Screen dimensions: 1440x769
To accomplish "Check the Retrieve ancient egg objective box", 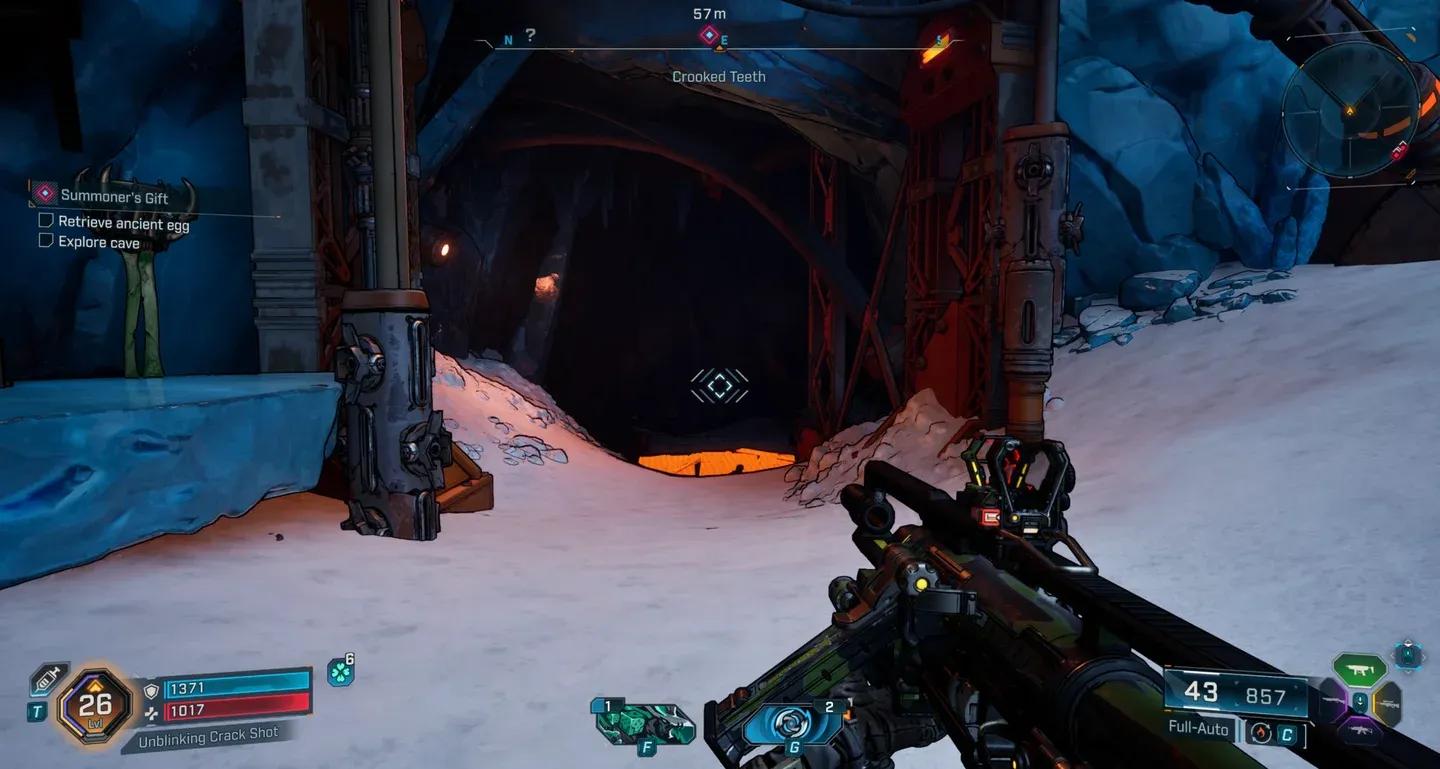I will (x=45, y=219).
